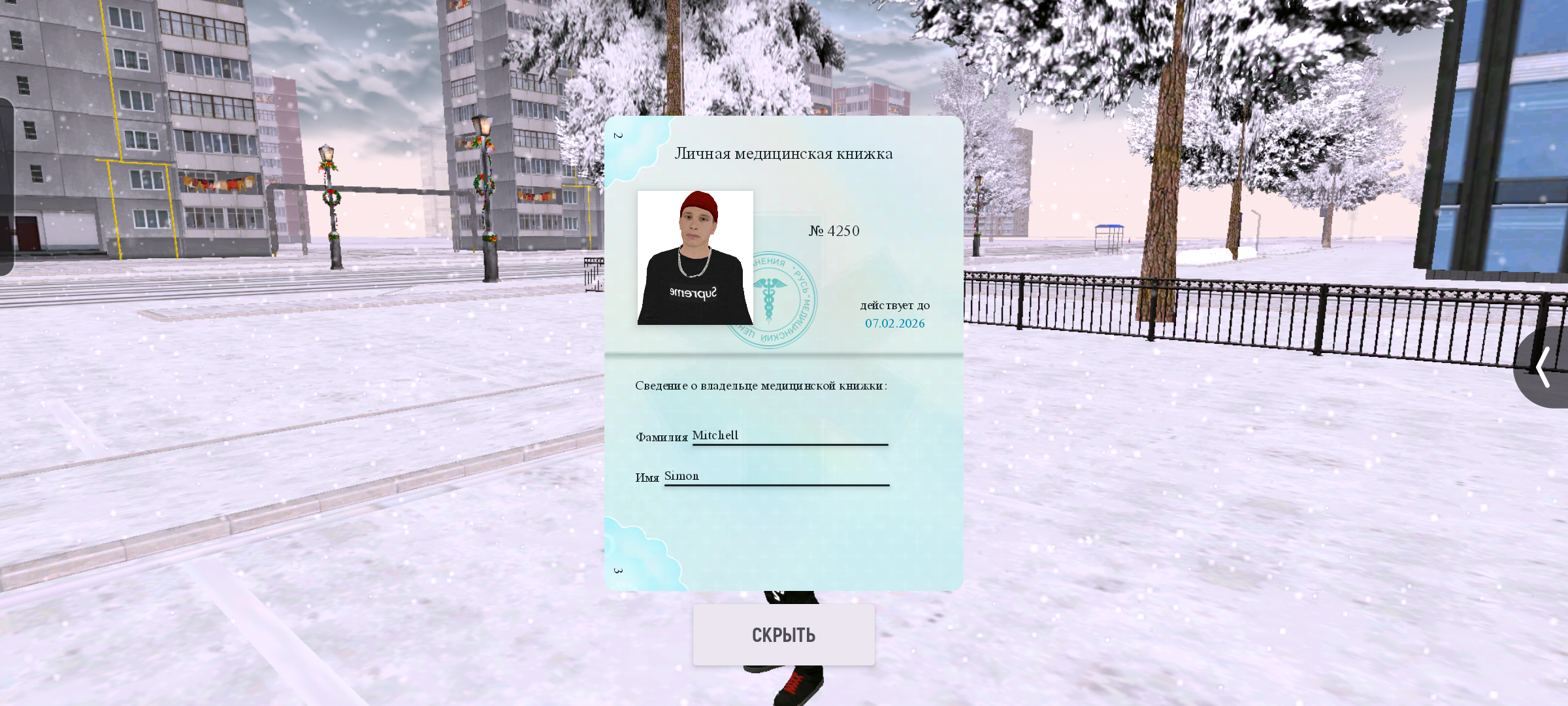Click the действует до label
Image resolution: width=1568 pixels, height=706 pixels.
point(894,305)
